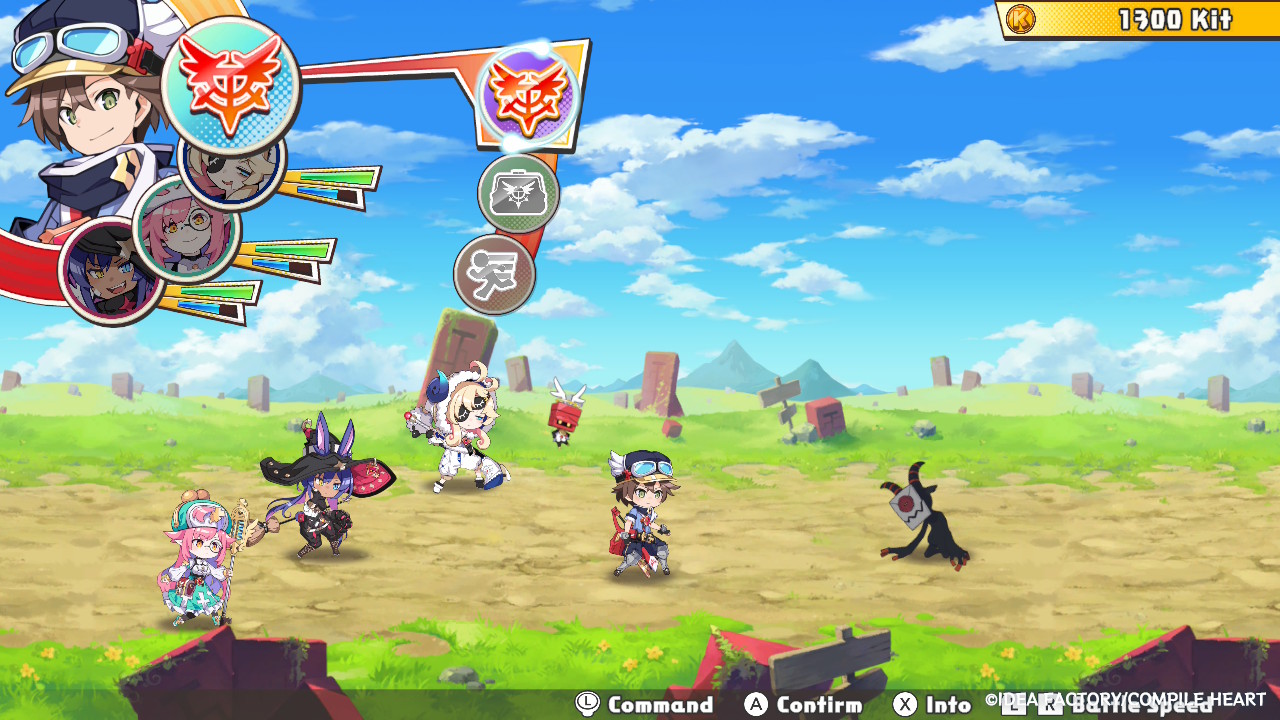Open the item bag command
This screenshot has width=1280, height=720.
point(518,193)
